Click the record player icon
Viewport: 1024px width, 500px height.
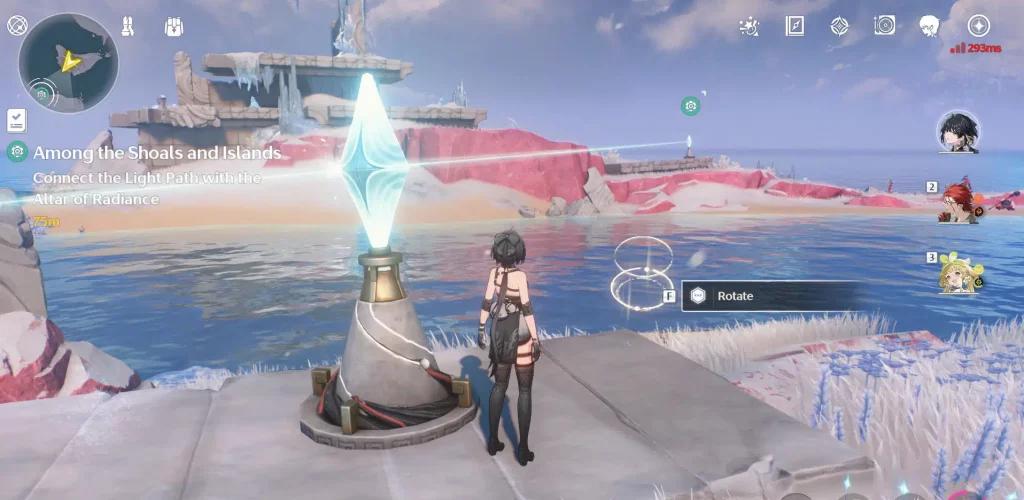884,26
